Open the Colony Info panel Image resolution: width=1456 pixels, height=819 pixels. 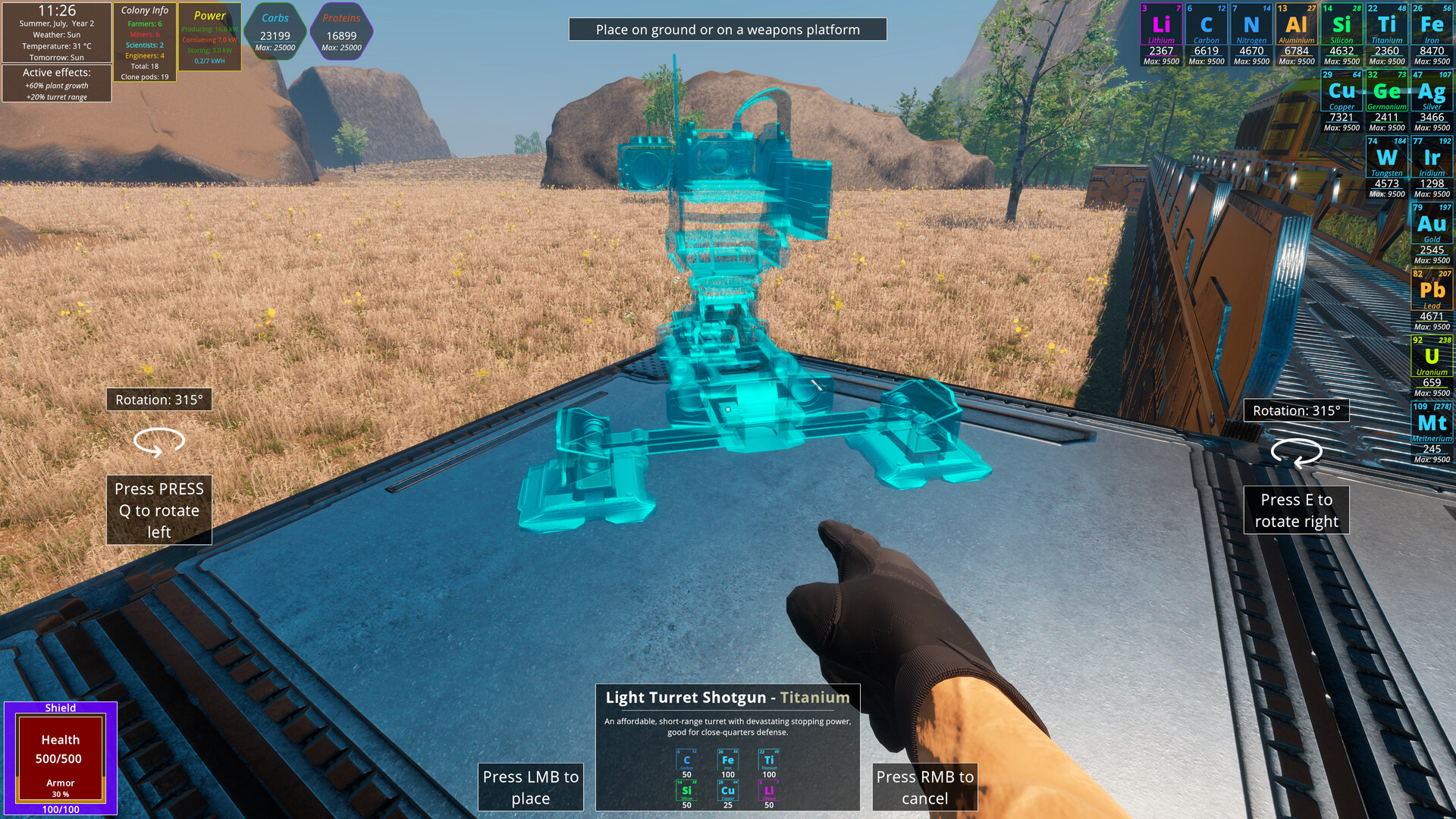[x=146, y=42]
